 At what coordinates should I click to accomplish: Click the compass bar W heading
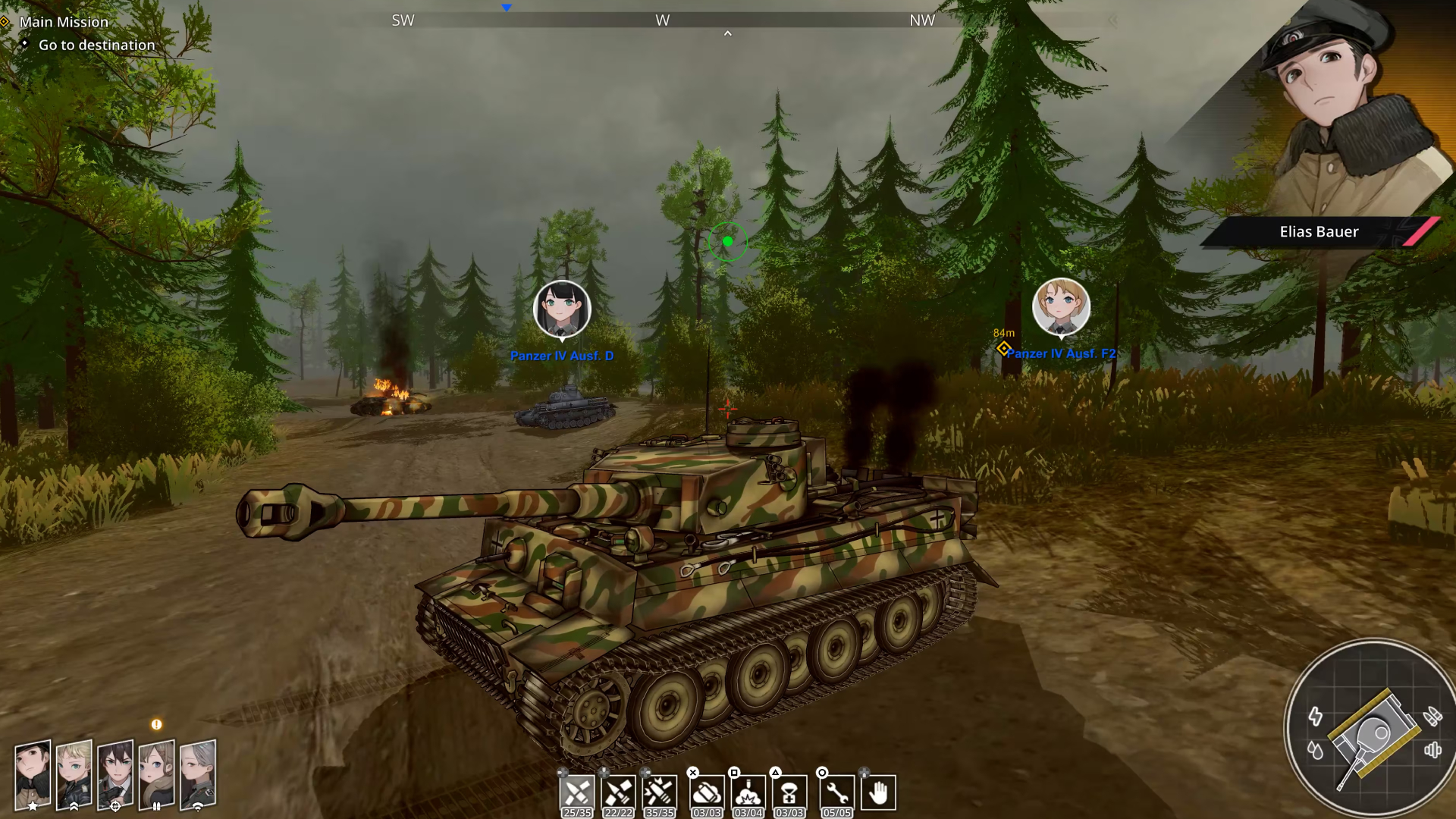663,20
